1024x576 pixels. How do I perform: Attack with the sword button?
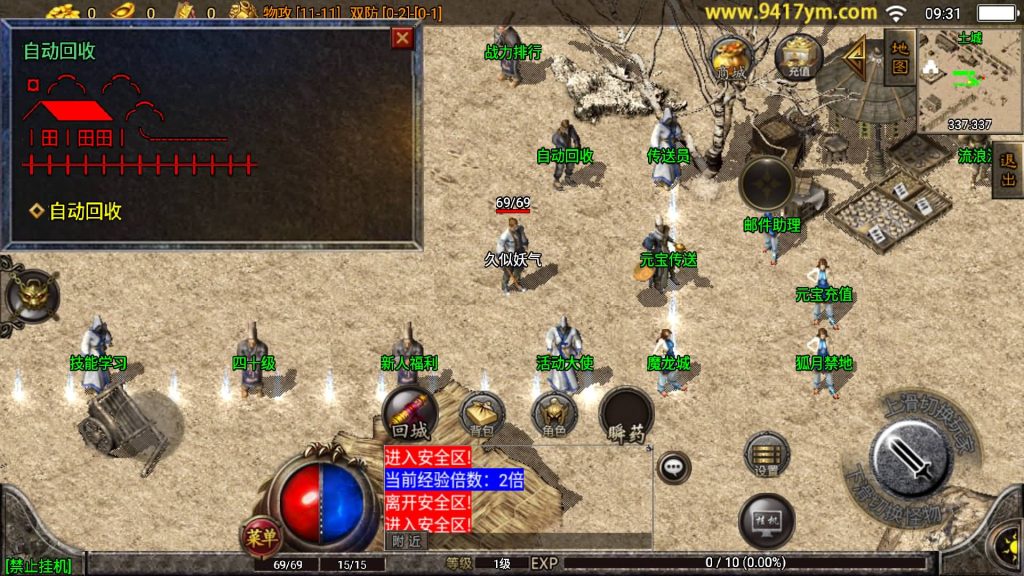coord(911,458)
